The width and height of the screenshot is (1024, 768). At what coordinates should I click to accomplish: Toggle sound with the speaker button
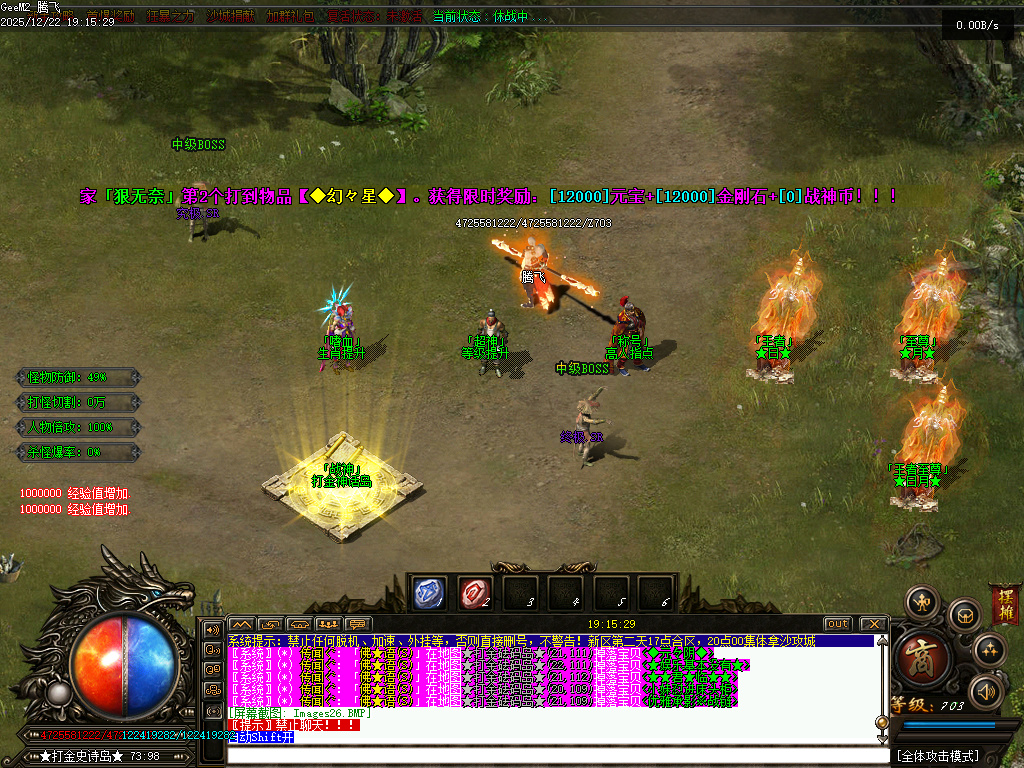(987, 691)
